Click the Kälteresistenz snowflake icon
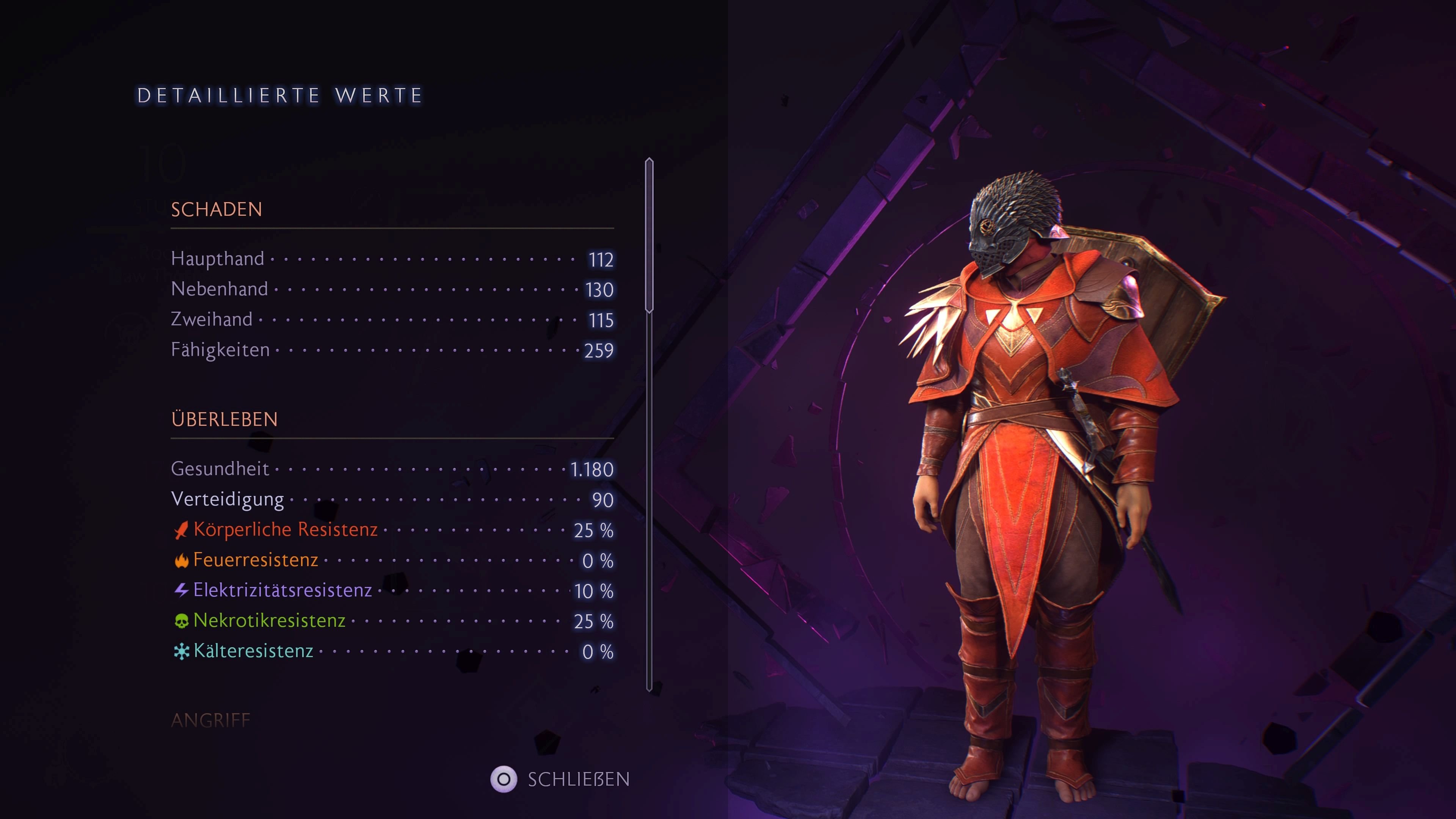This screenshot has height=819, width=1456. pyautogui.click(x=182, y=651)
